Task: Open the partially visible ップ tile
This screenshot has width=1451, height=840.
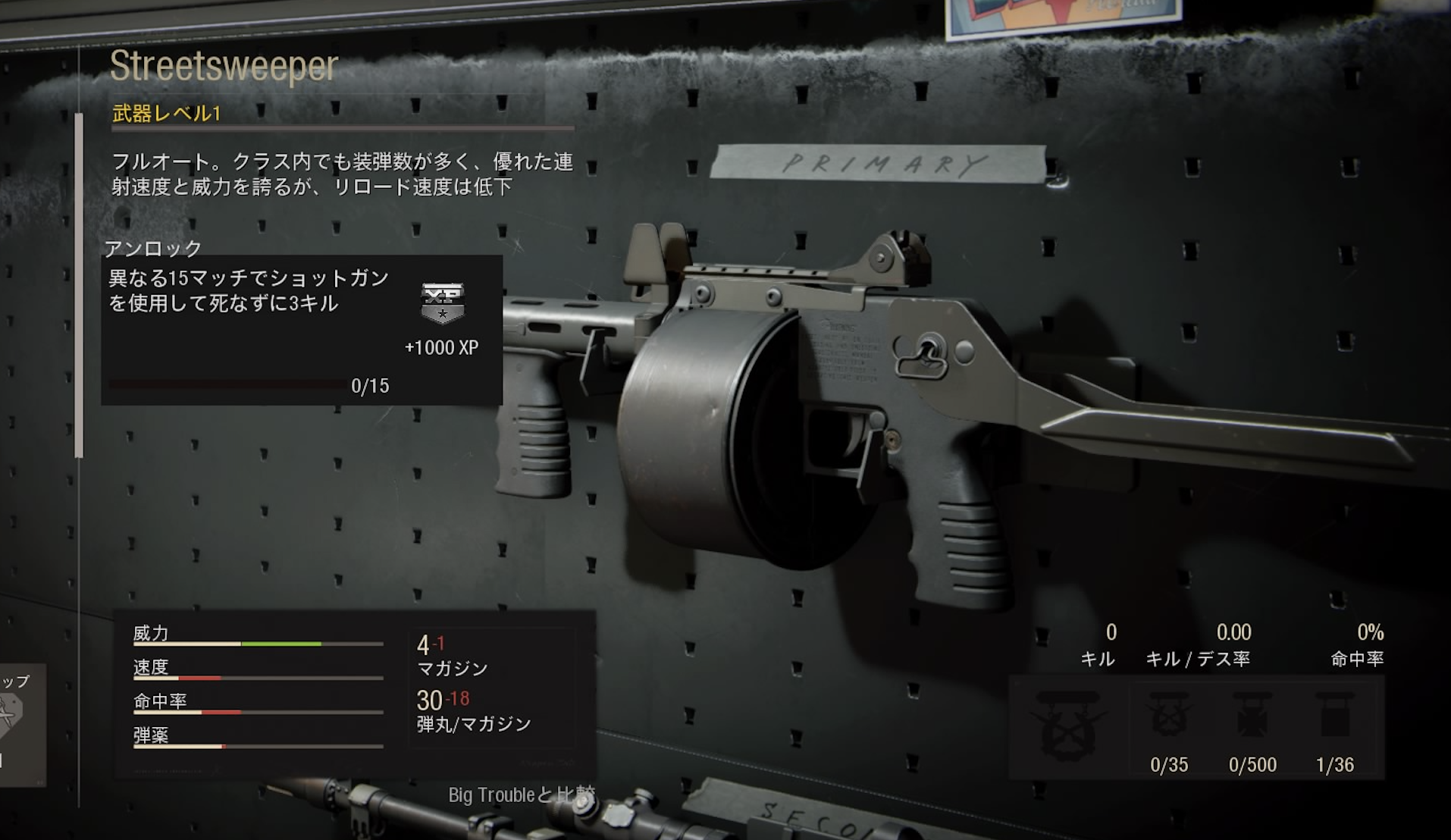Action: [20, 723]
